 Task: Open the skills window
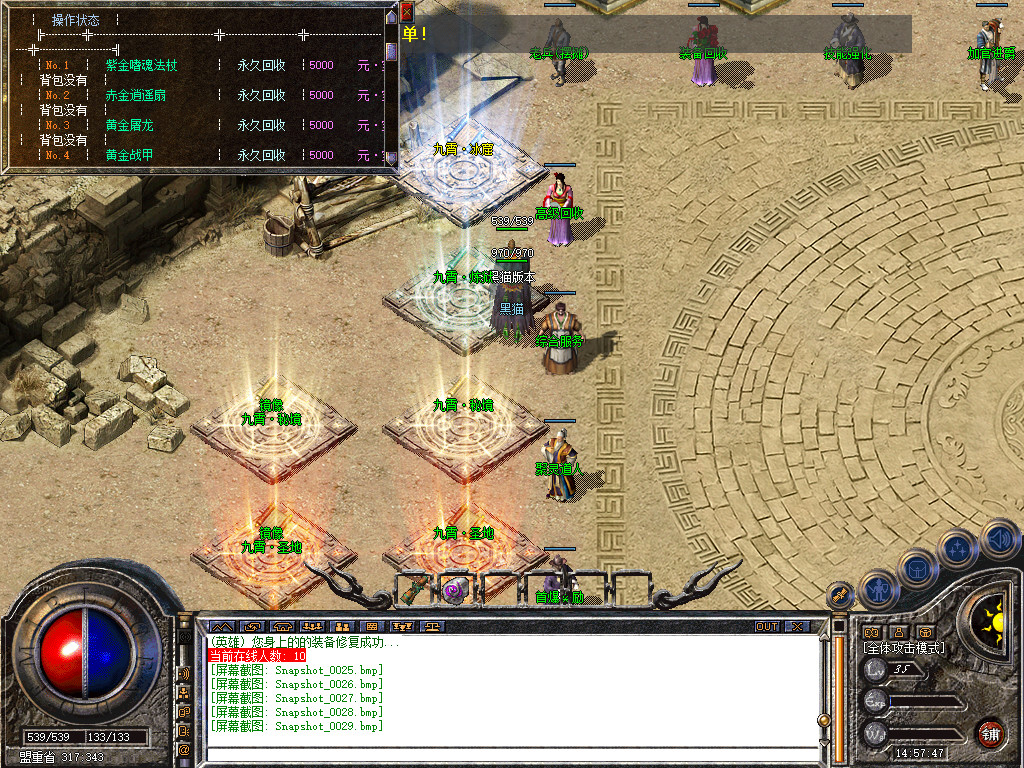(x=958, y=548)
